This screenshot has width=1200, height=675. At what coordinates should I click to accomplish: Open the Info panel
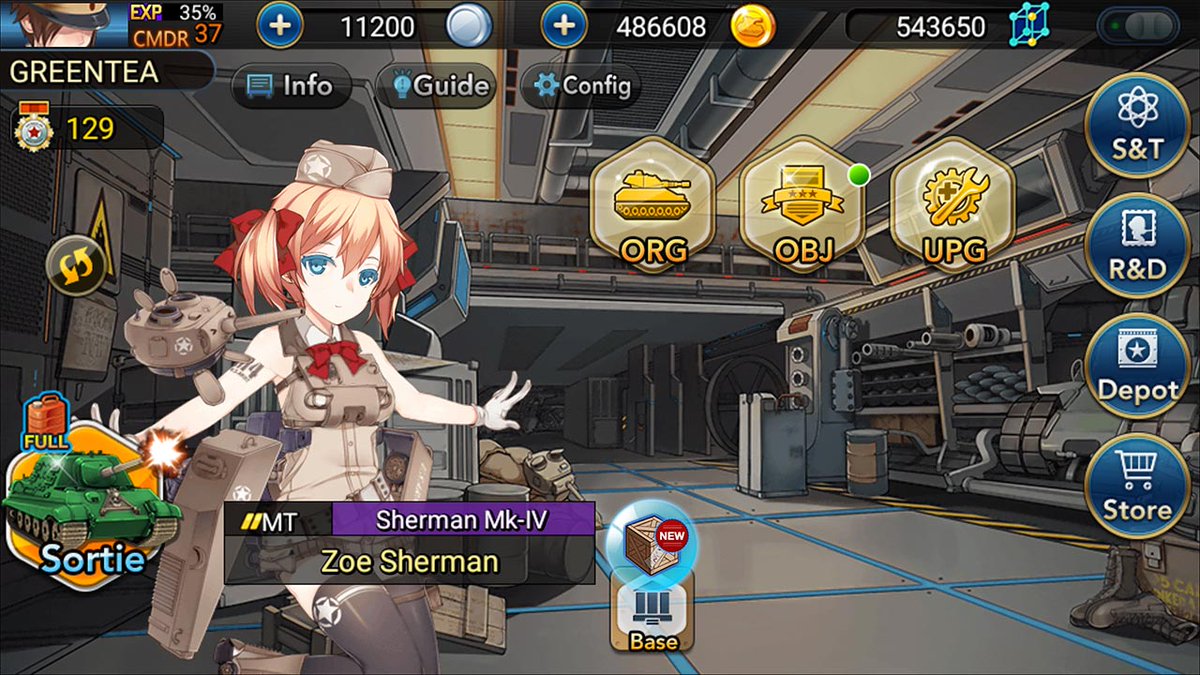290,86
